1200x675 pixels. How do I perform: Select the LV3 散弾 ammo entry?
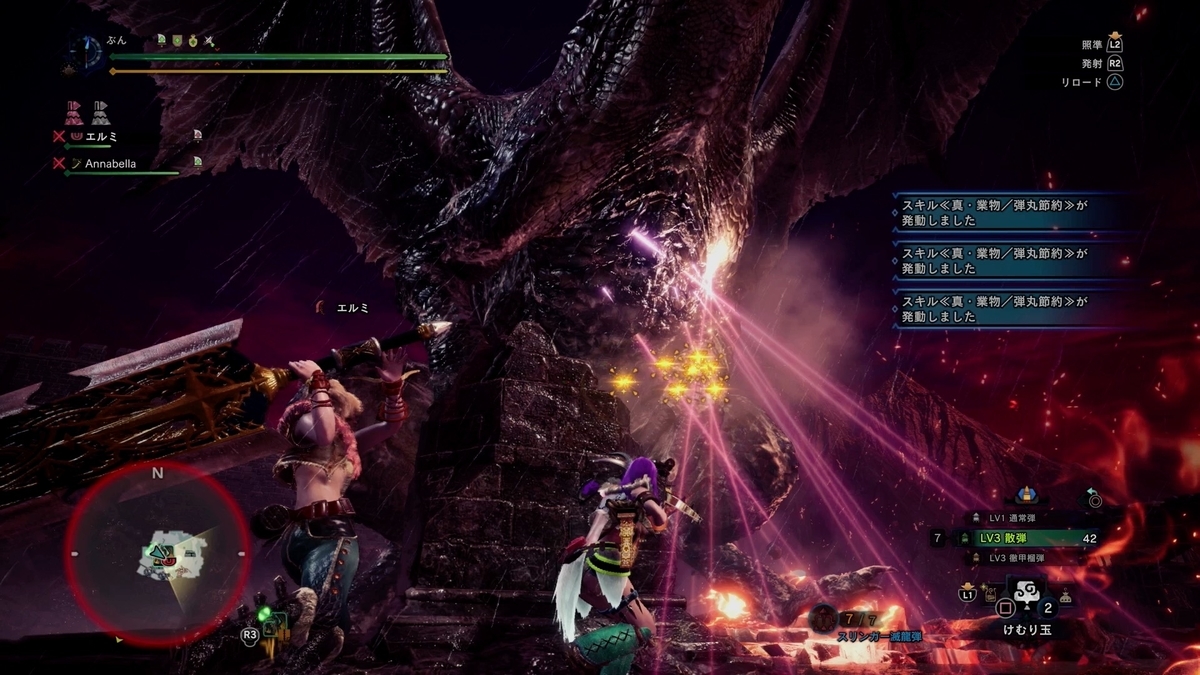pos(1018,538)
